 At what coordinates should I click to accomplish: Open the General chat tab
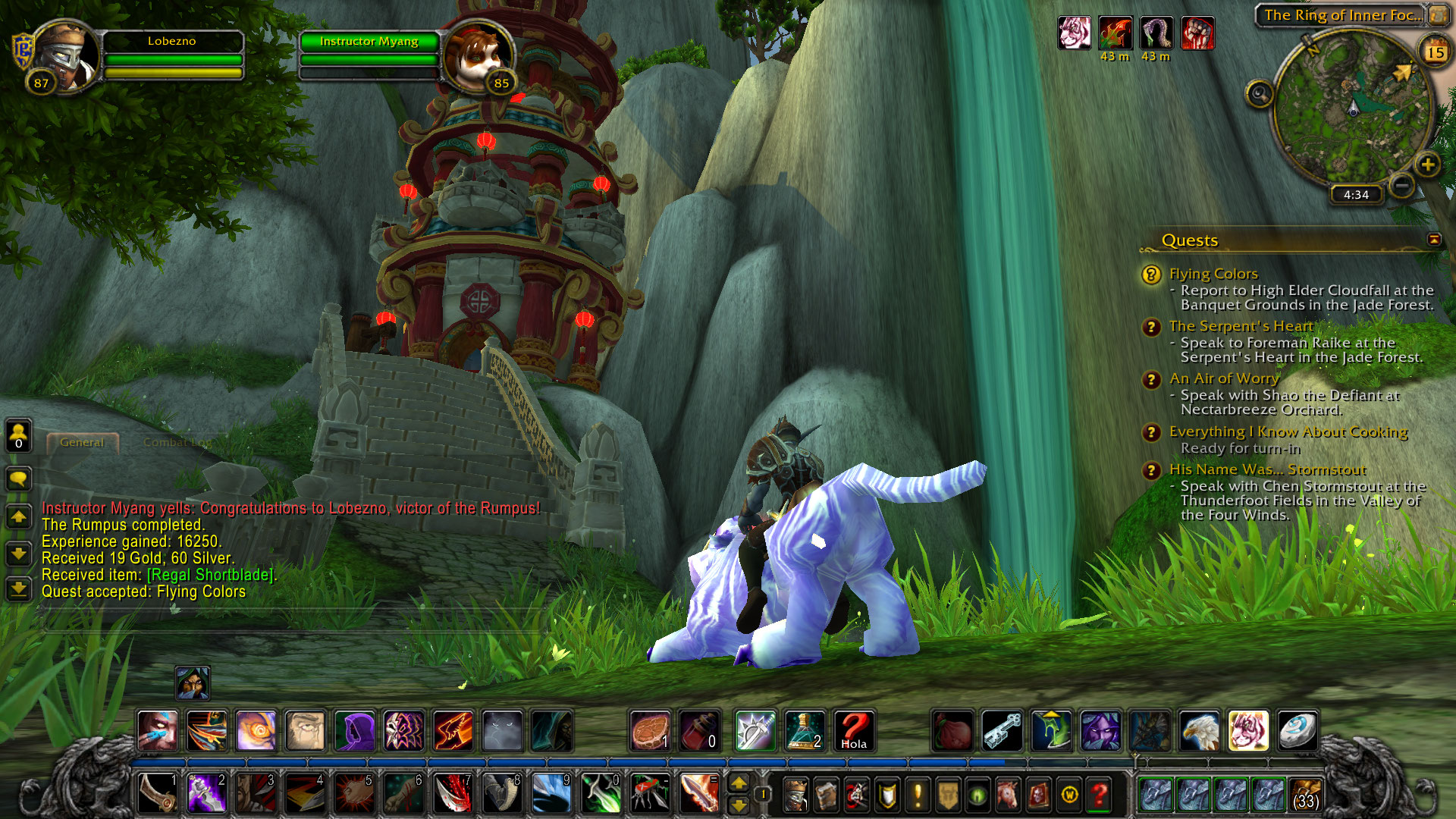(x=82, y=442)
